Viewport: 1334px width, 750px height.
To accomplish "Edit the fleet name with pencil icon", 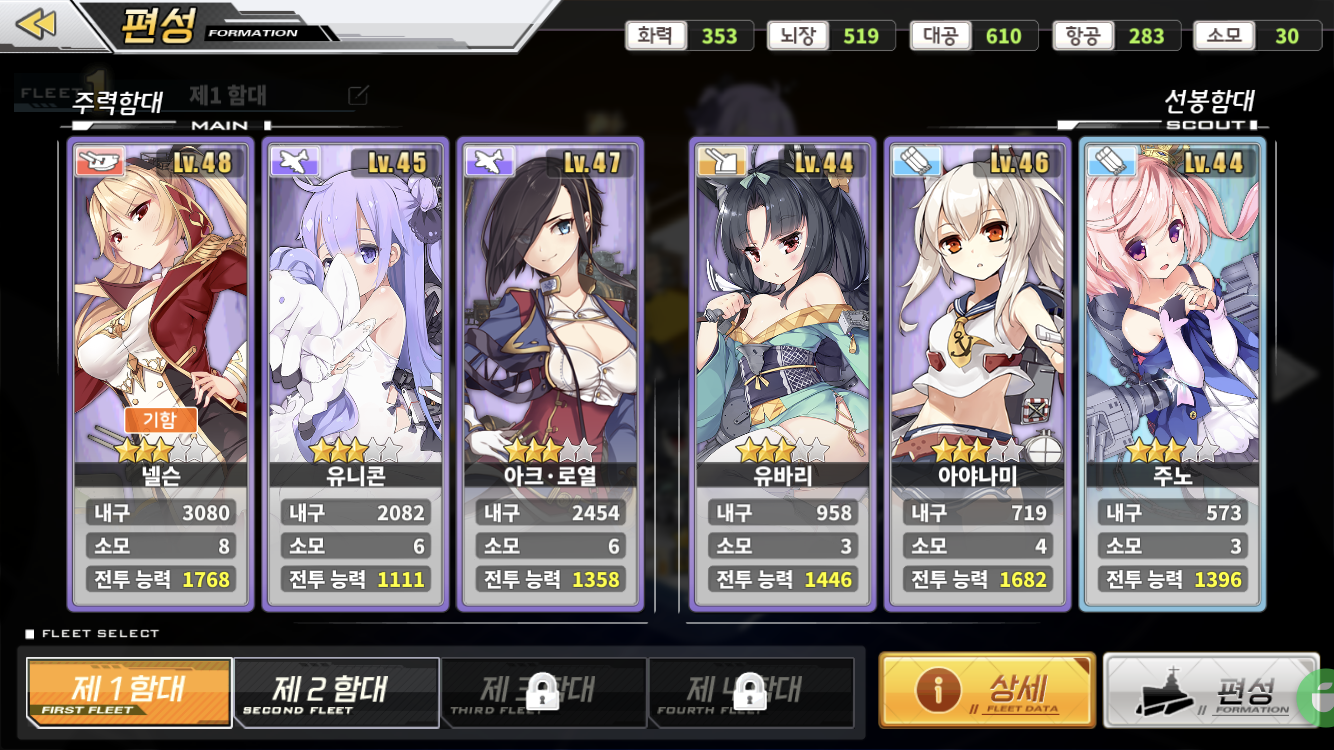I will [358, 96].
